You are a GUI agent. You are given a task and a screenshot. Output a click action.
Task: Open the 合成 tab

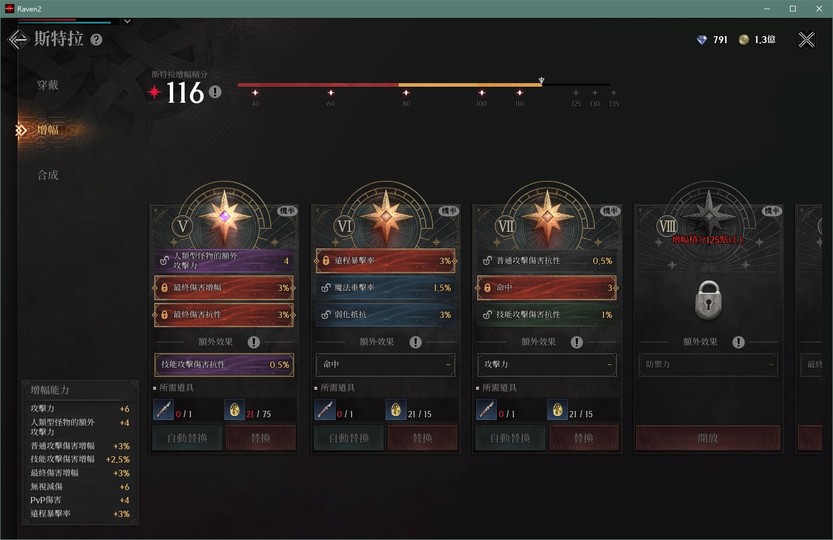tap(47, 175)
